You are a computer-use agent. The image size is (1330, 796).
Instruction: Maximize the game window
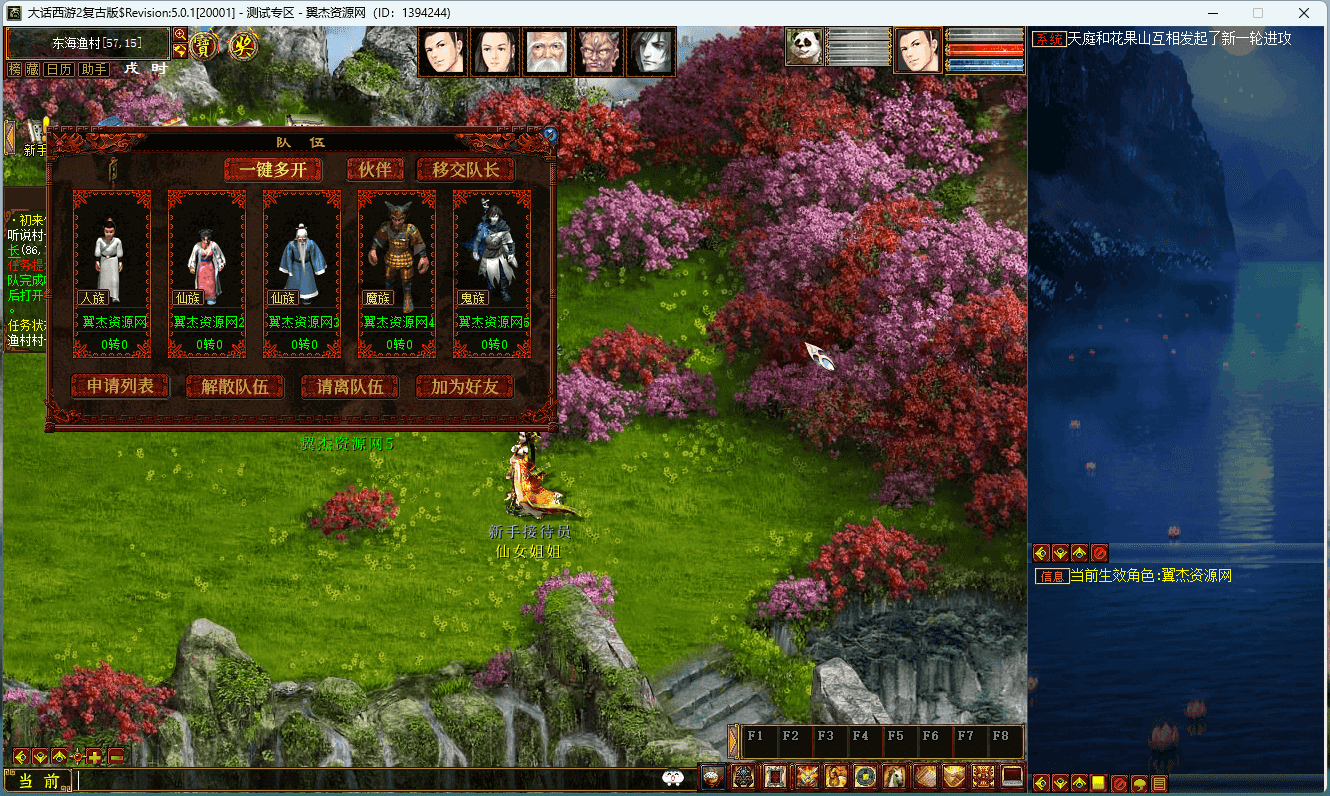[x=1258, y=13]
